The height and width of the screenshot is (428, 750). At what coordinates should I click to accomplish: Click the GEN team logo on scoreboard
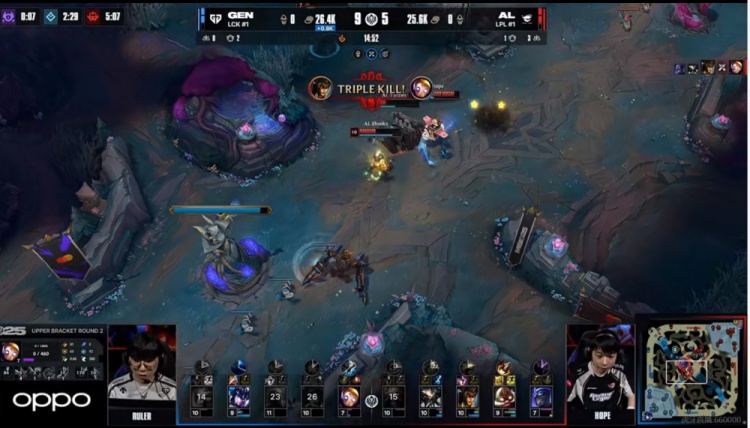212,16
